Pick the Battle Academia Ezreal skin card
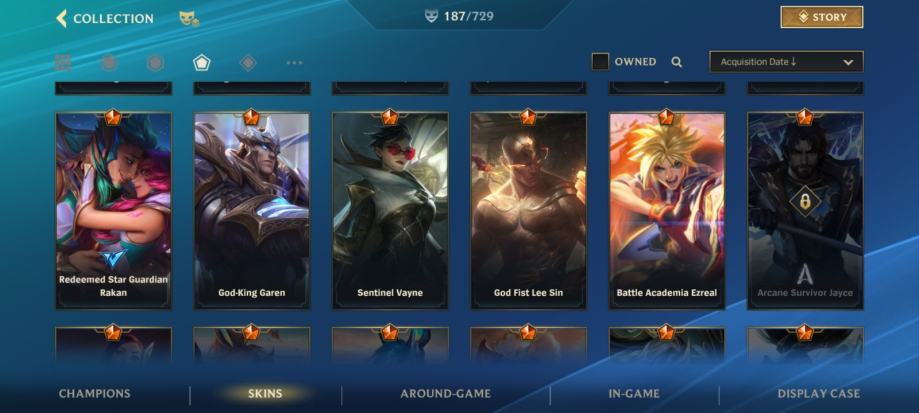Screen dimensions: 919x413 (667, 210)
